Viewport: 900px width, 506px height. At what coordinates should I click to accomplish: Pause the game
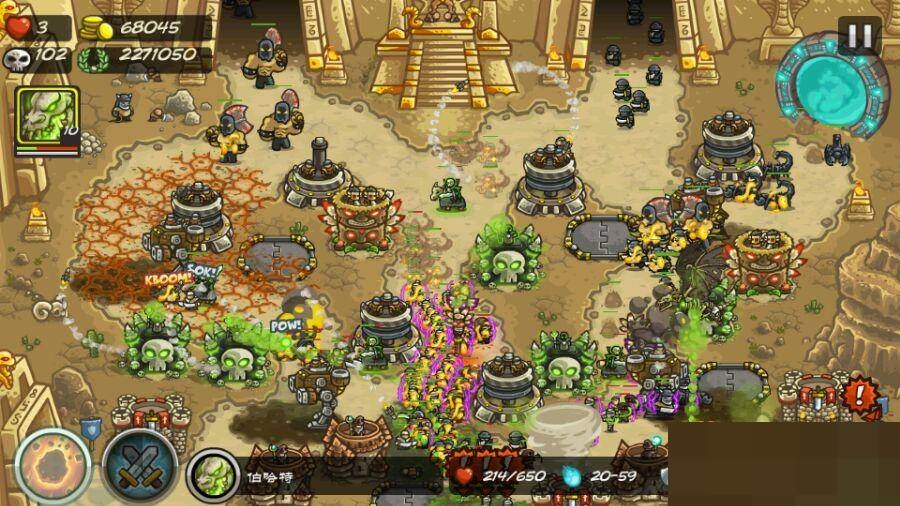pos(859,37)
